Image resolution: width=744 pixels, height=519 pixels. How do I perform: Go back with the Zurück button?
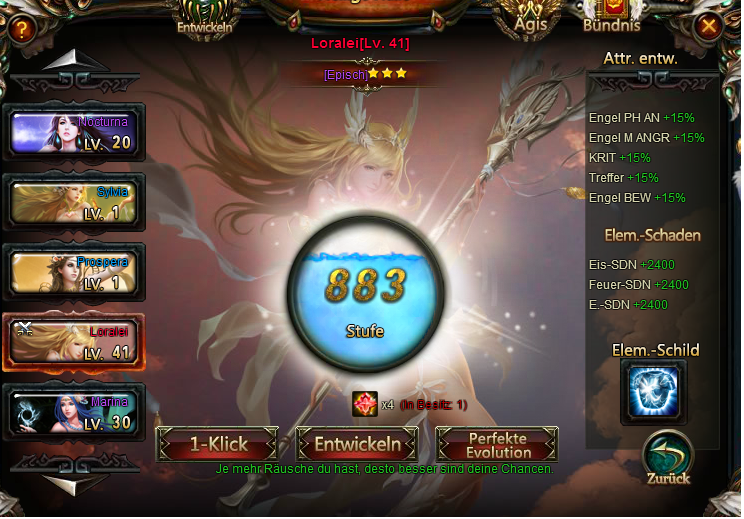[x=668, y=459]
